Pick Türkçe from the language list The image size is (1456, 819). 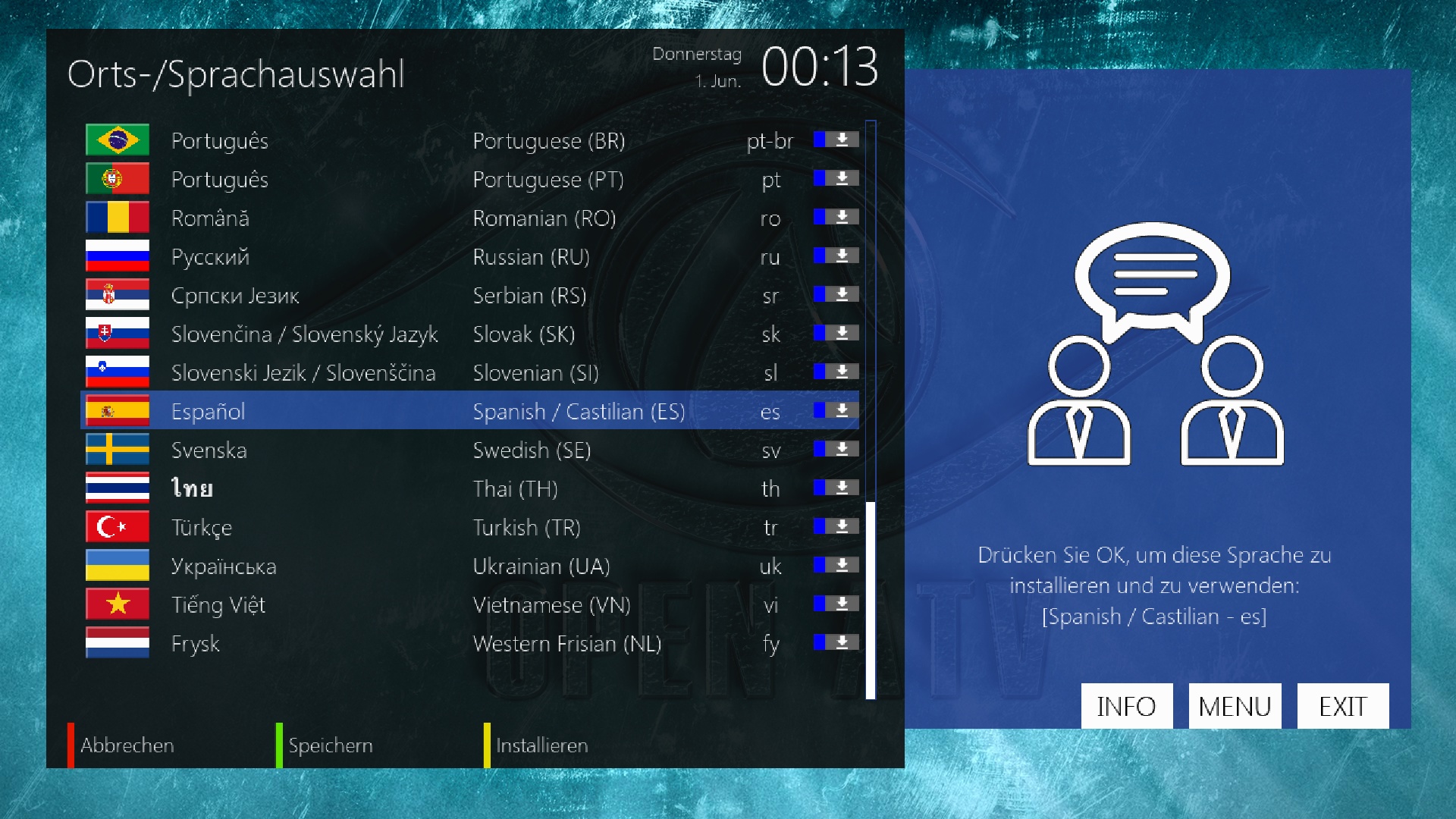tap(470, 528)
